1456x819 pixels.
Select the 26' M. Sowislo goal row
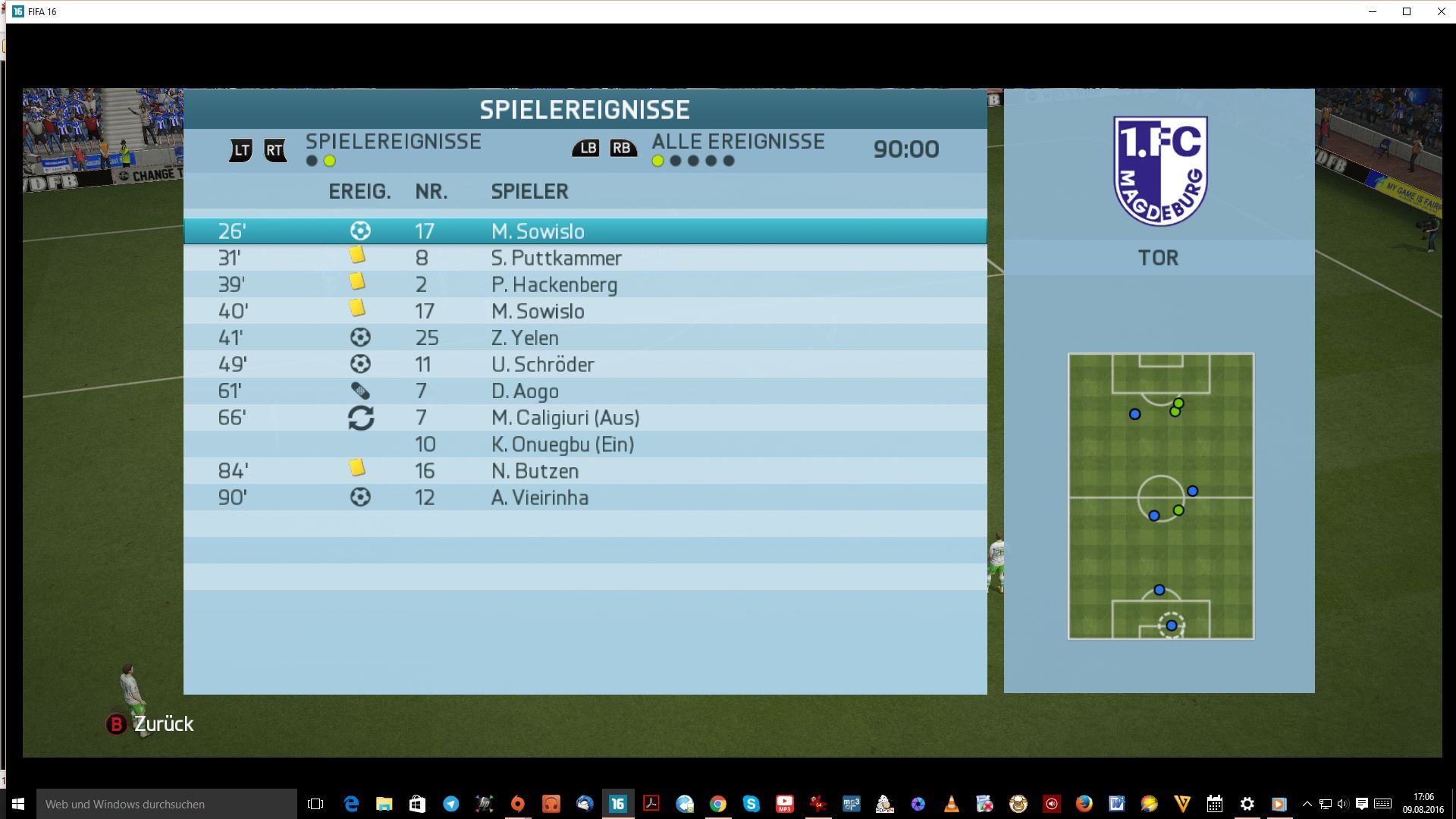click(x=585, y=231)
